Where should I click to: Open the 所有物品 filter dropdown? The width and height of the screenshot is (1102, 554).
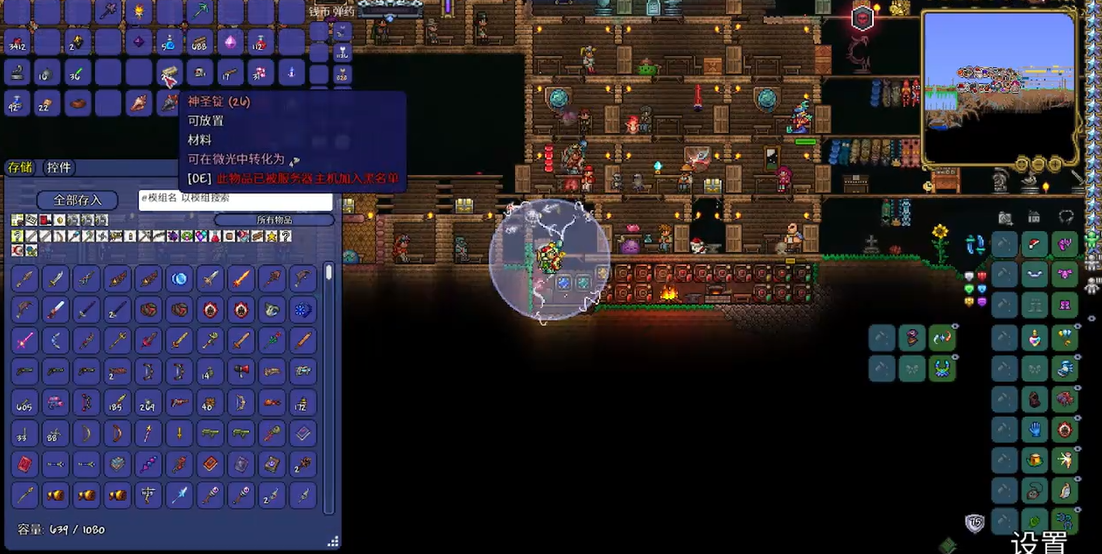coord(274,220)
